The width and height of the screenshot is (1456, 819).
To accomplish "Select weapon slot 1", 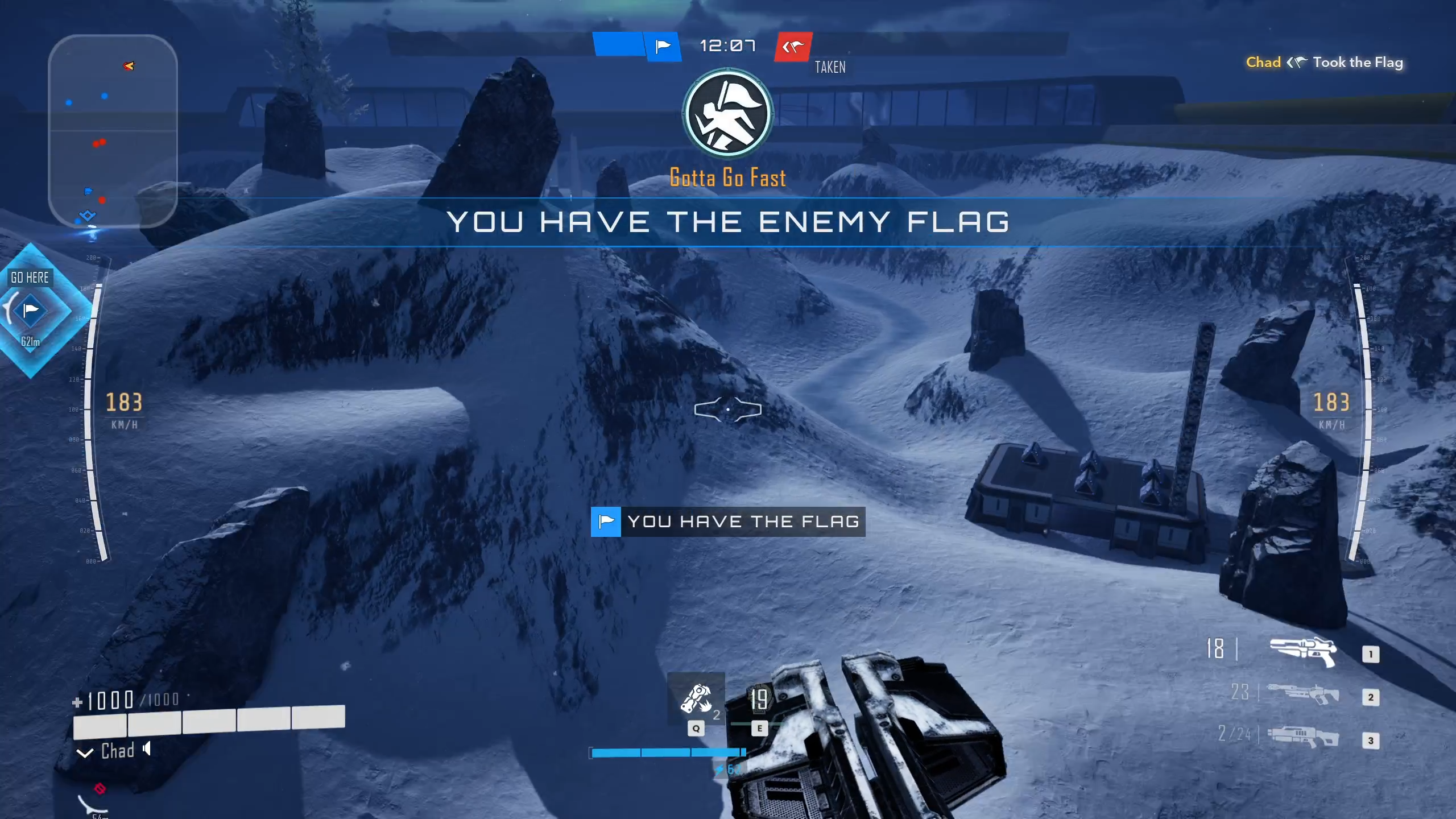I will pos(1302,650).
